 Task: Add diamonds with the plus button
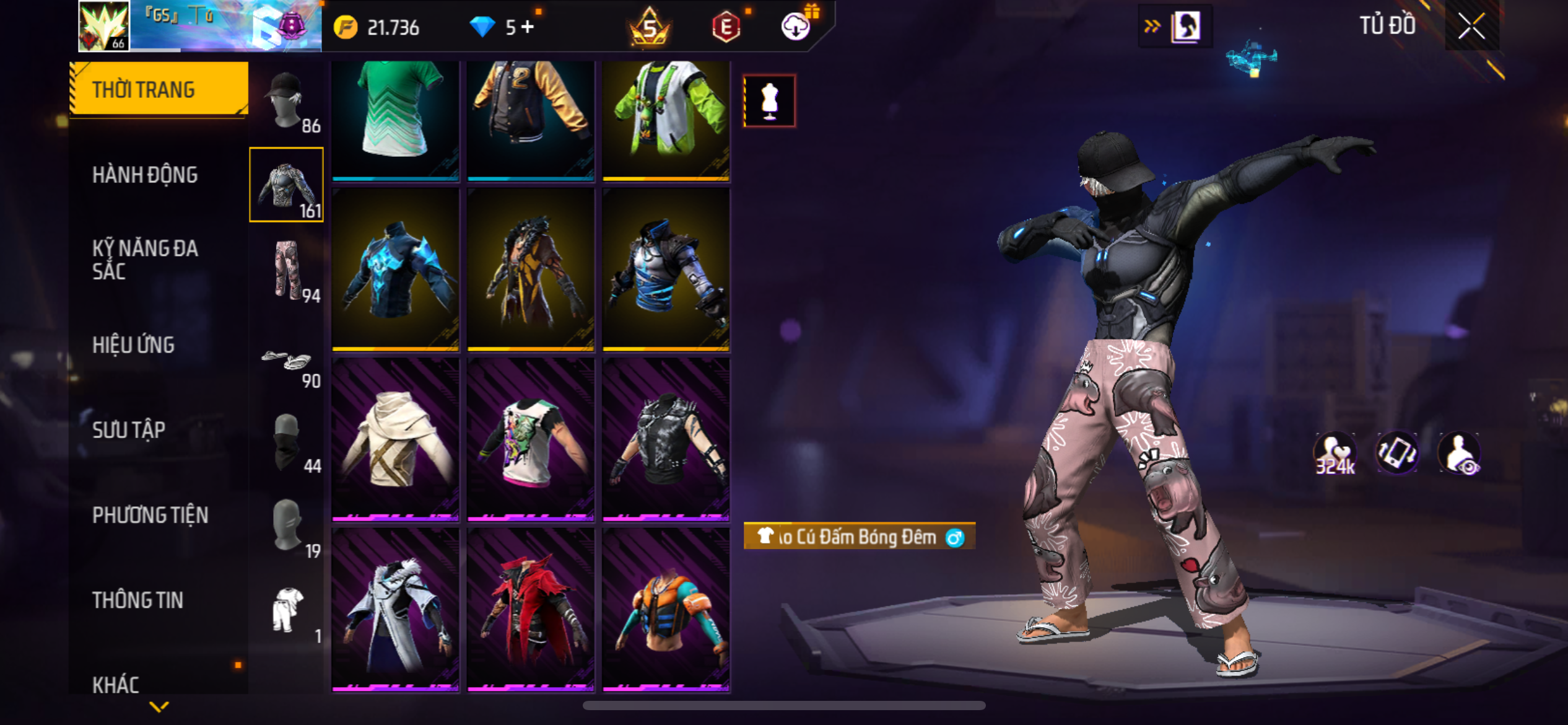528,27
